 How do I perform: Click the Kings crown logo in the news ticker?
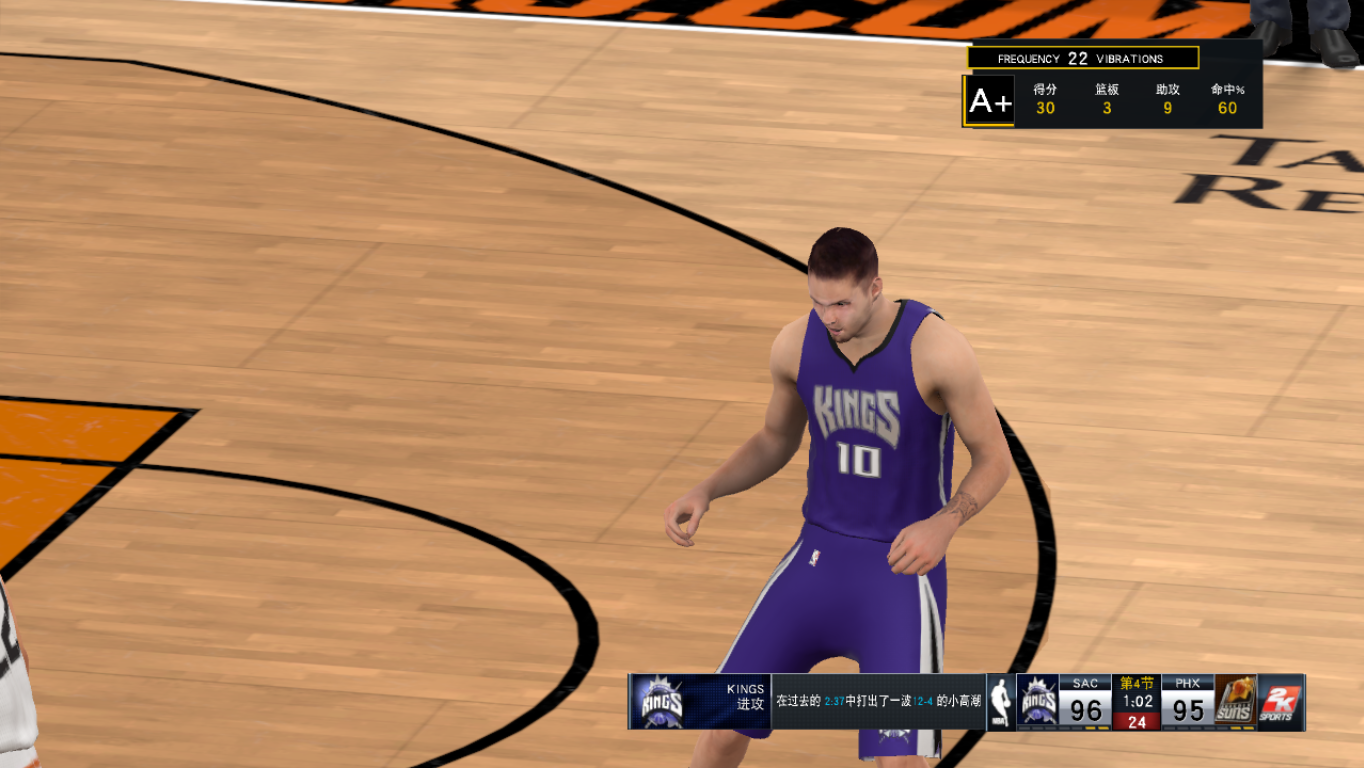click(x=661, y=703)
